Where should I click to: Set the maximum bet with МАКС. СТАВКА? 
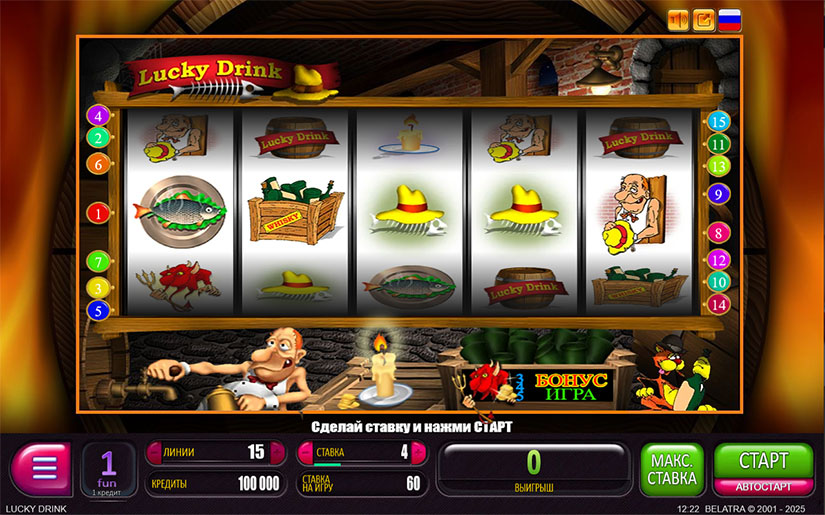click(672, 470)
